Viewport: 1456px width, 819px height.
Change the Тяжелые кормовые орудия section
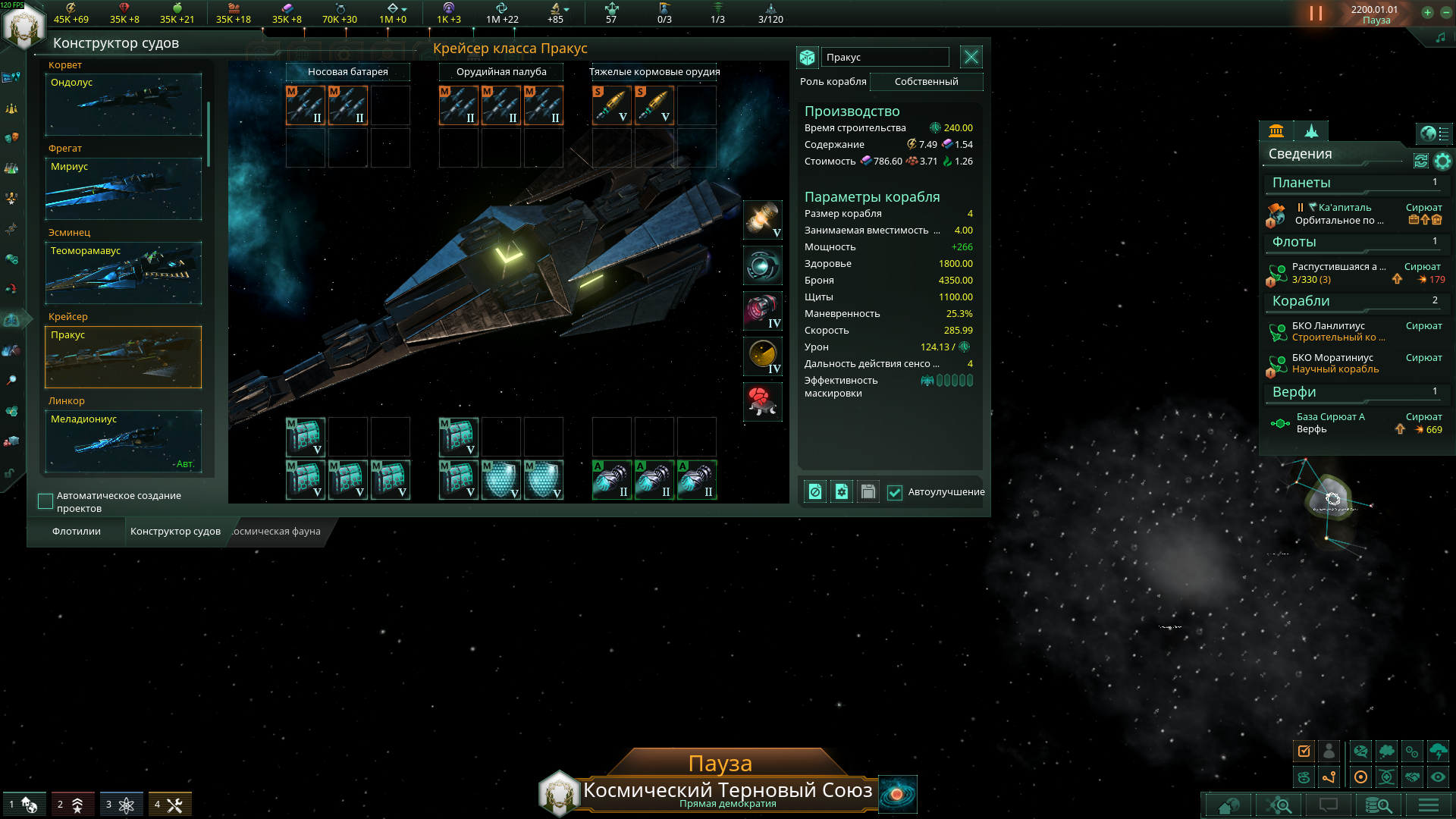coord(654,72)
